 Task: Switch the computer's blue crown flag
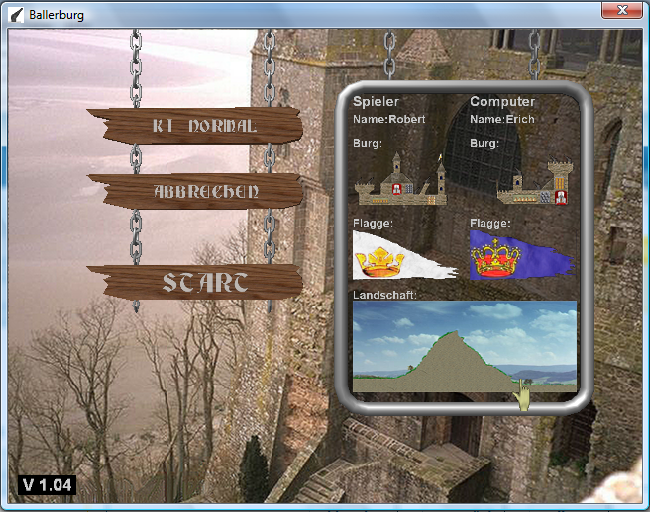click(x=519, y=255)
